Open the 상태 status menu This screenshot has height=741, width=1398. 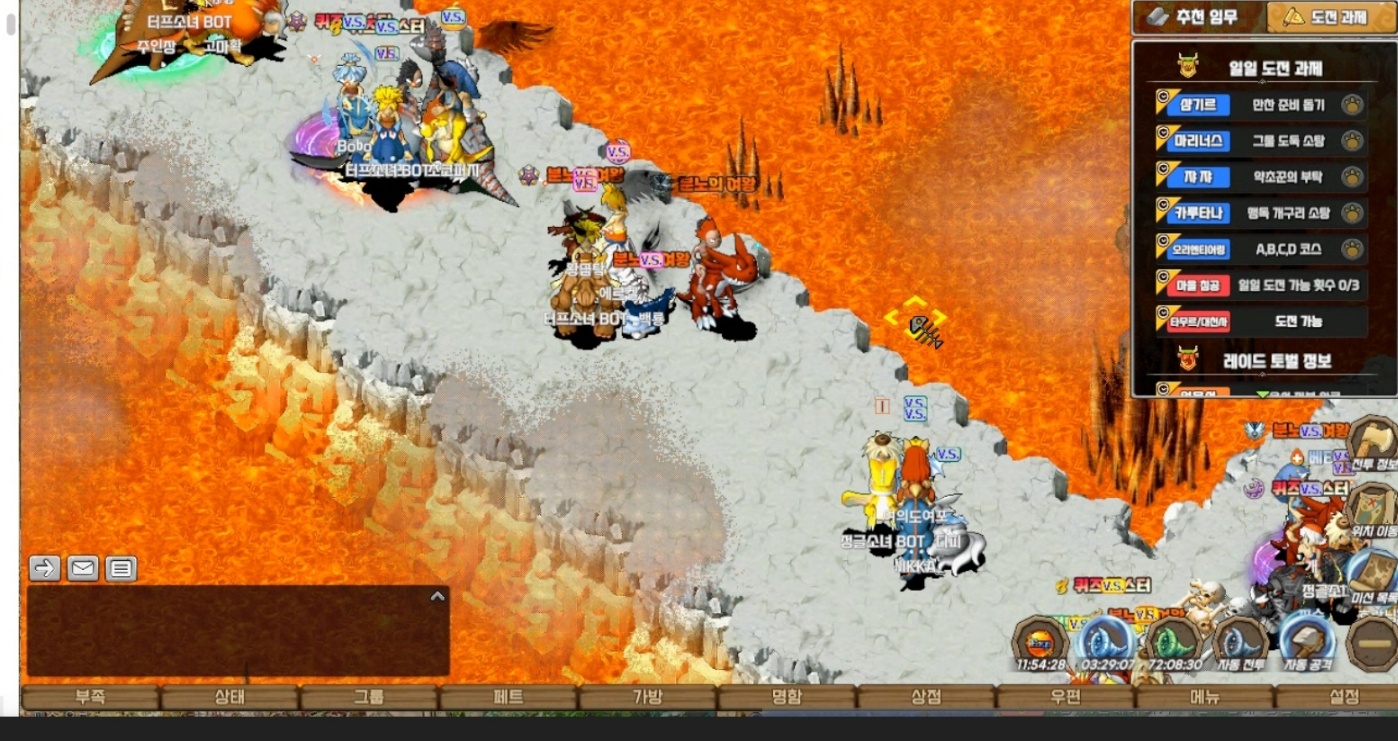point(229,697)
